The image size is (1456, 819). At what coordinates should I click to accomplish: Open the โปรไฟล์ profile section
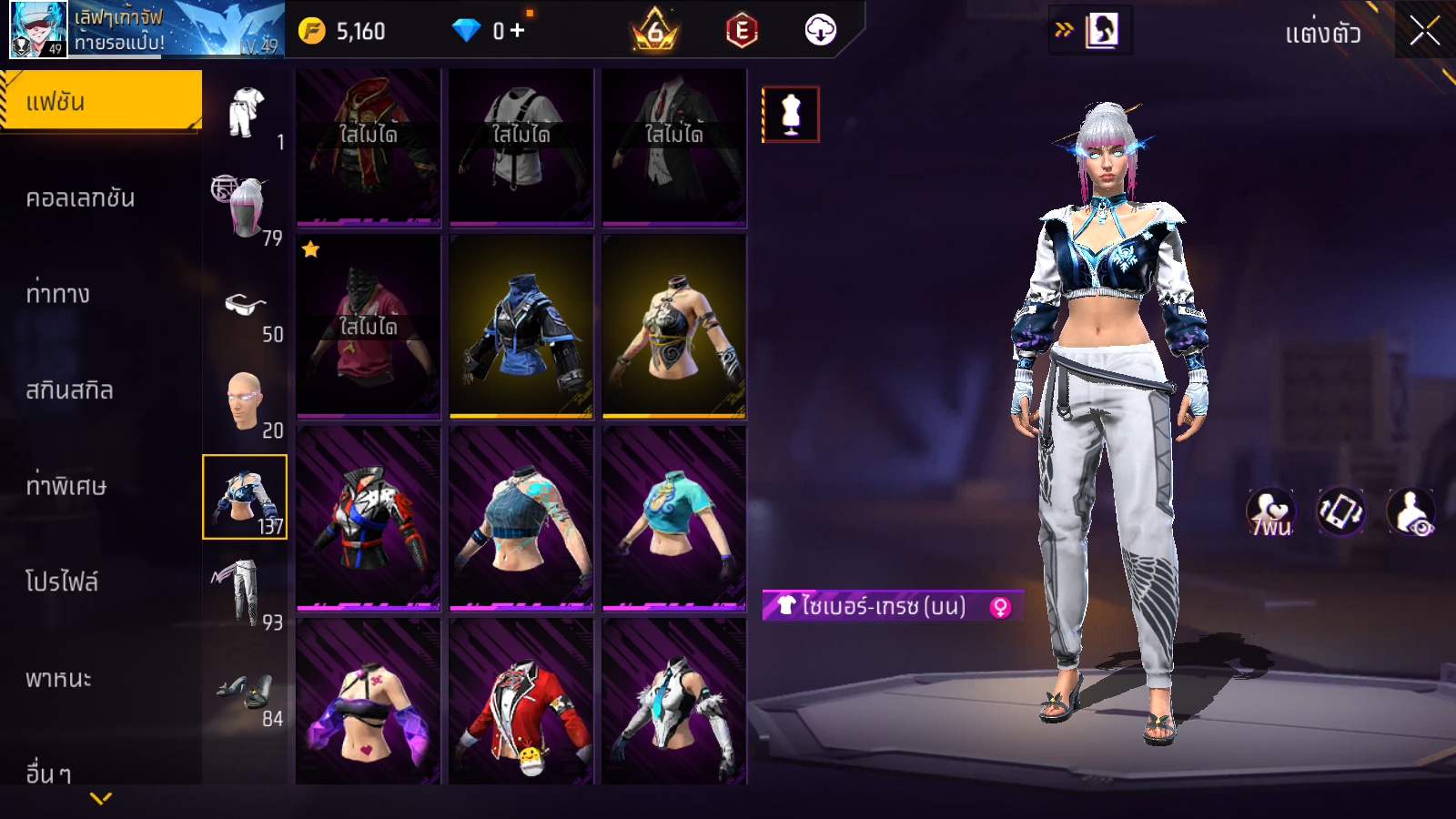click(x=62, y=581)
